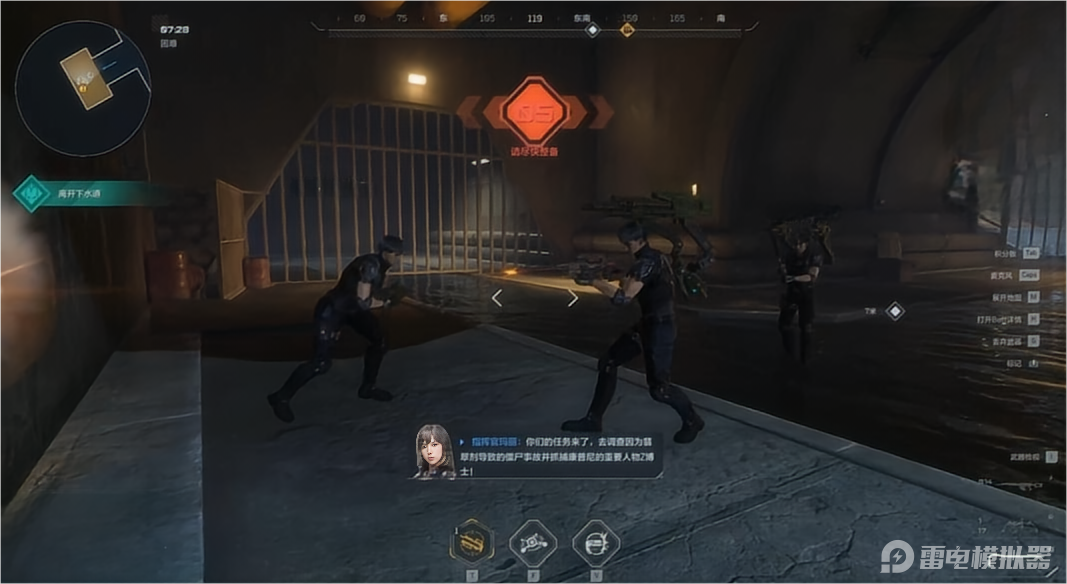
Task: Activate the gold hexagon skill icon
Action: coord(472,544)
